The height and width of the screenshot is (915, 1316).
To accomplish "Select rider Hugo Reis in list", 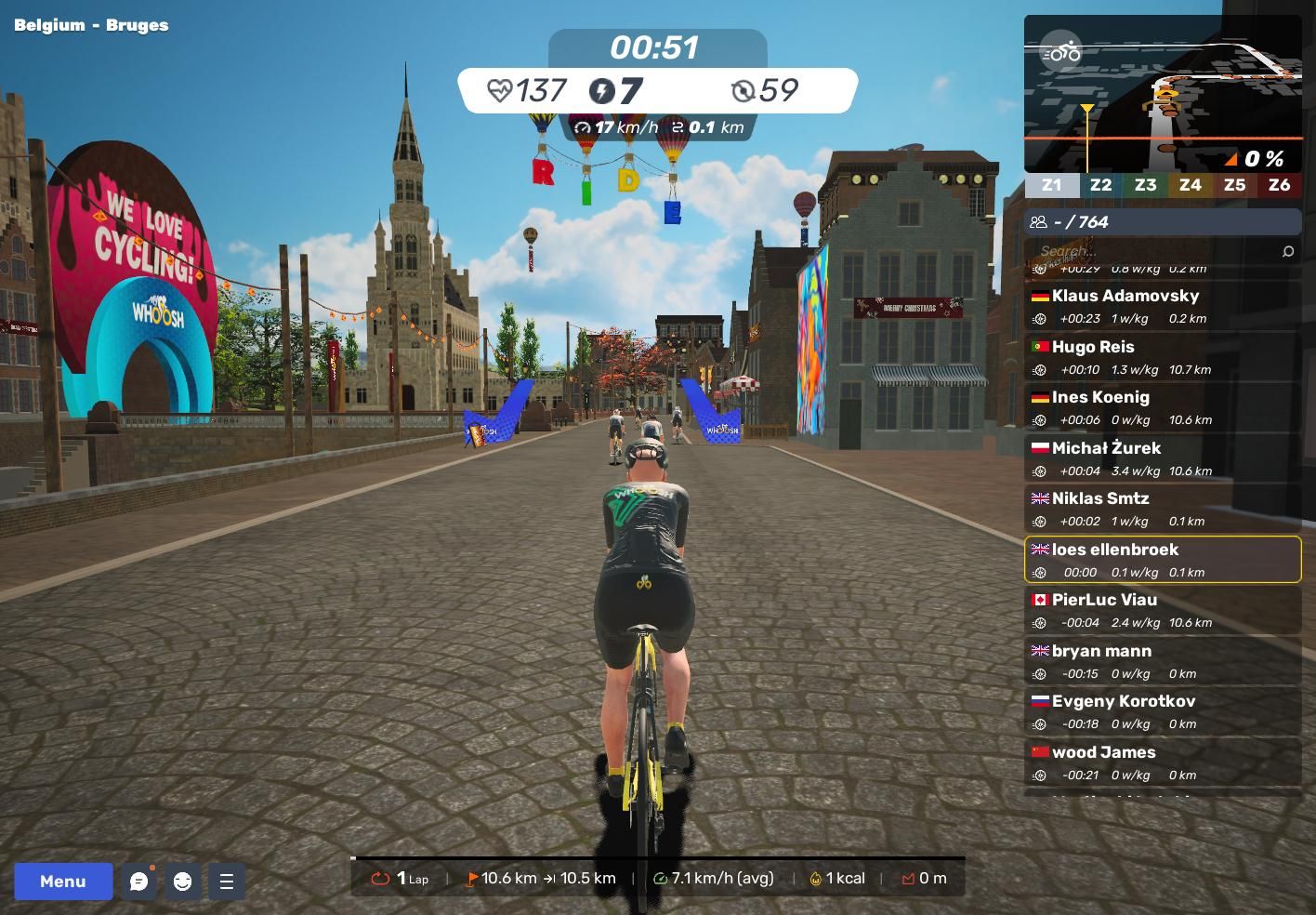I will pos(1162,357).
